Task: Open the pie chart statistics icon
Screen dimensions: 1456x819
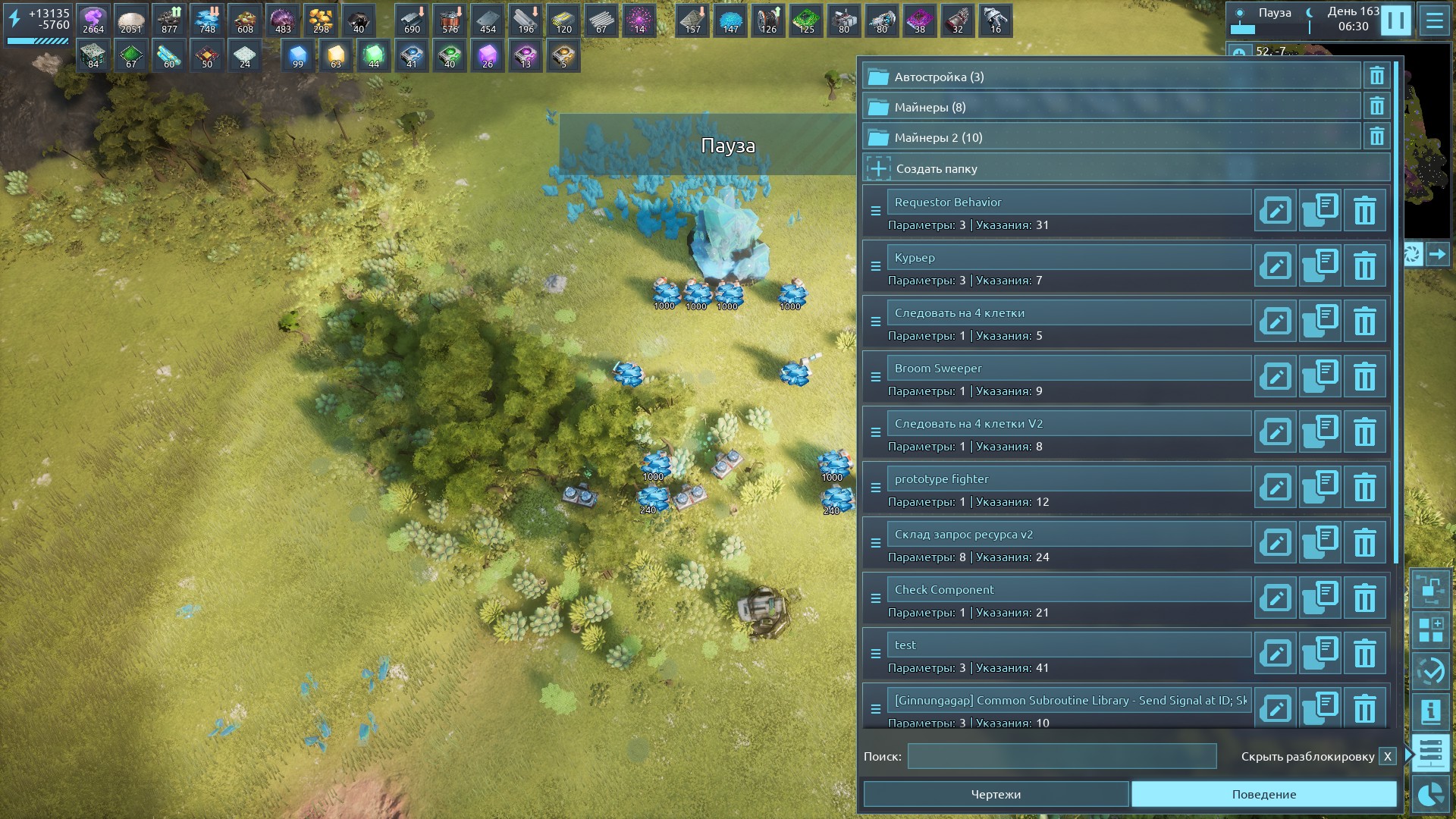Action: (1430, 794)
